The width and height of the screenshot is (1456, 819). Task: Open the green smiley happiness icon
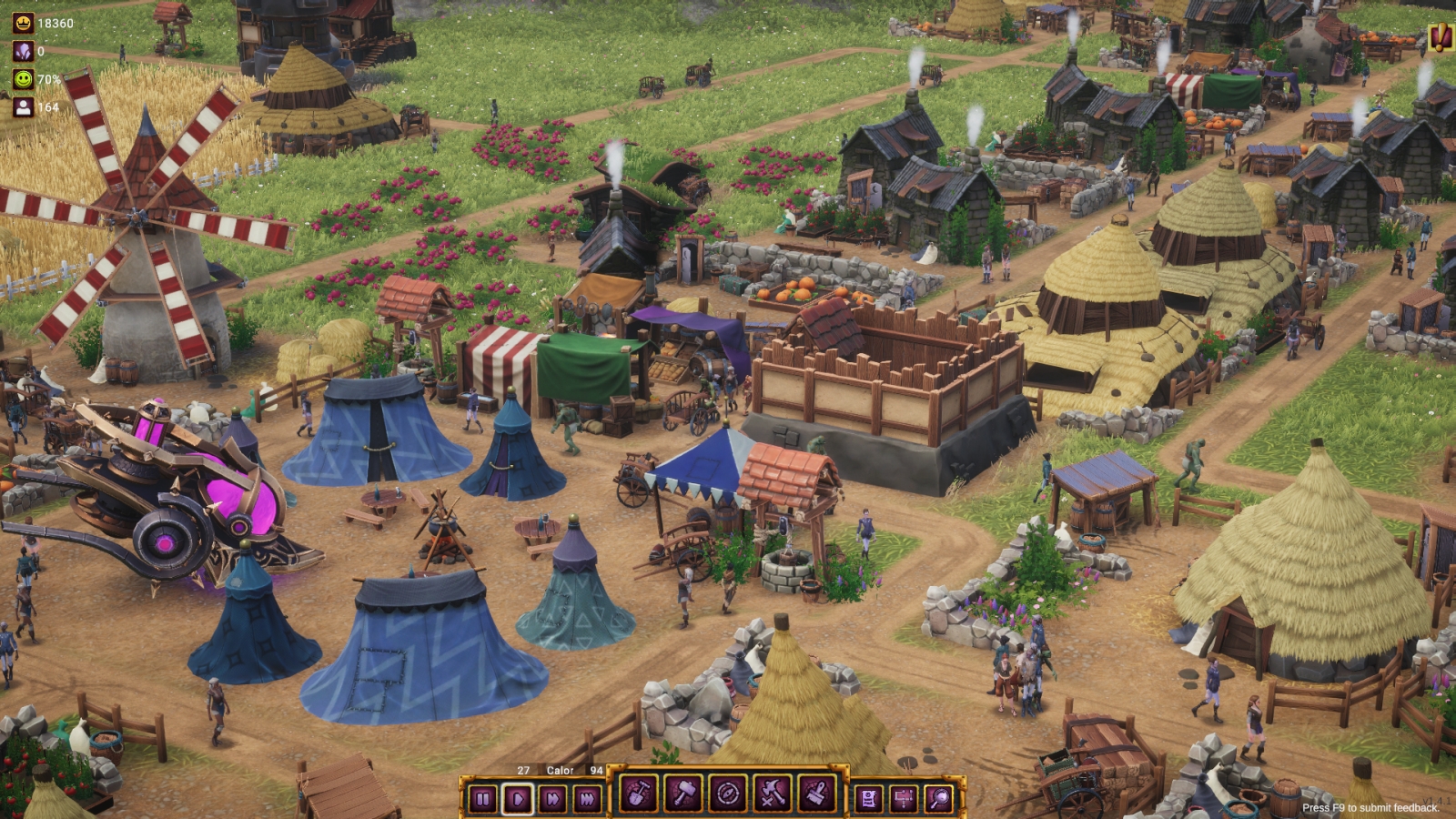tap(23, 79)
